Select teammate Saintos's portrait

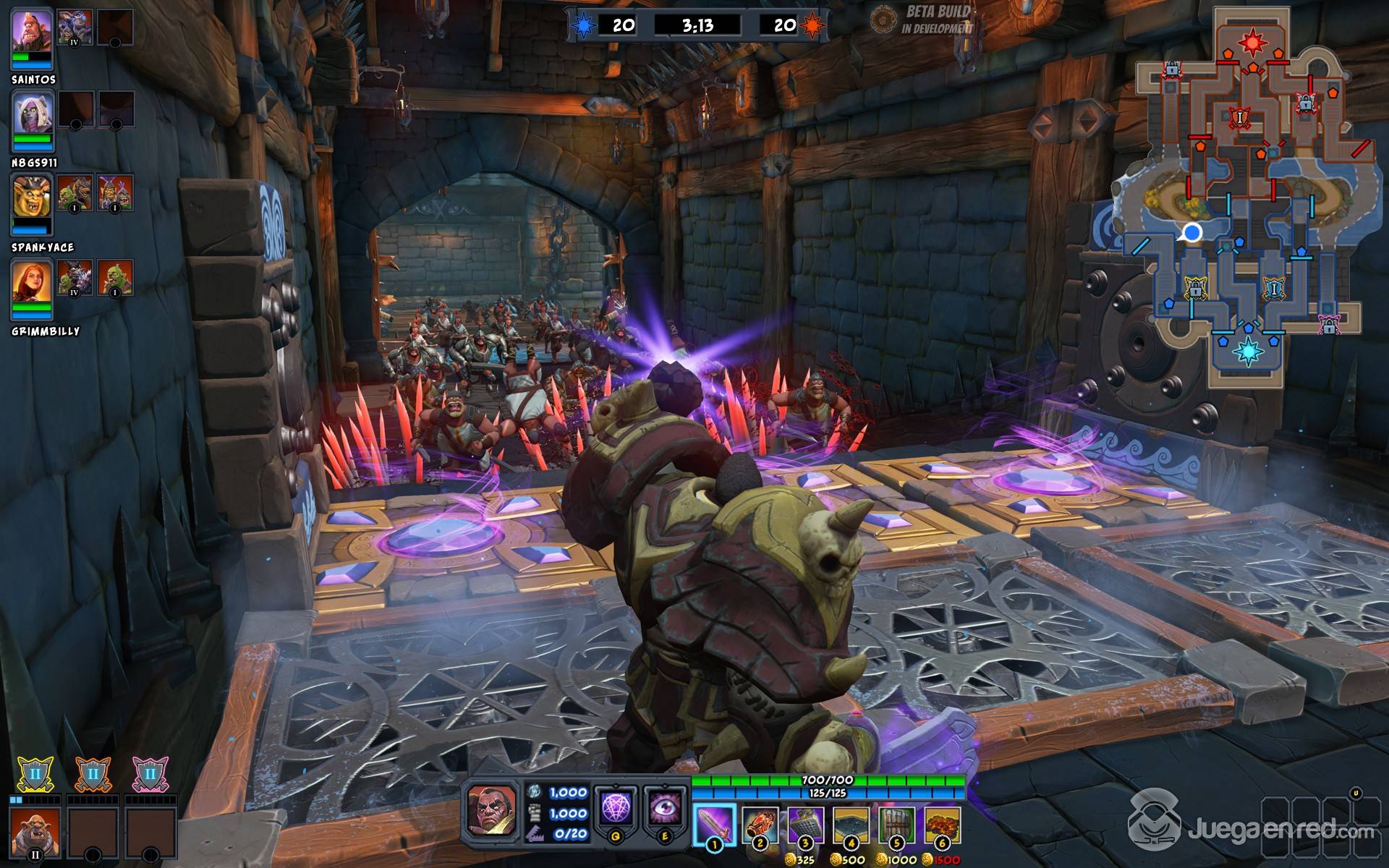click(32, 33)
